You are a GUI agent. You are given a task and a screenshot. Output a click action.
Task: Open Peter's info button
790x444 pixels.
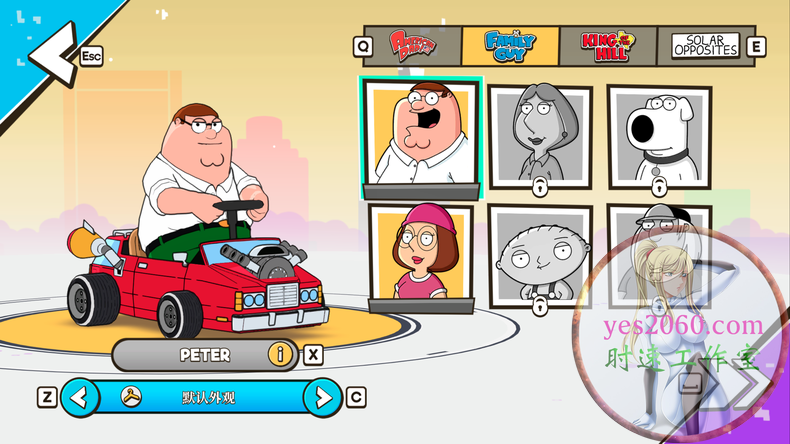coord(281,354)
